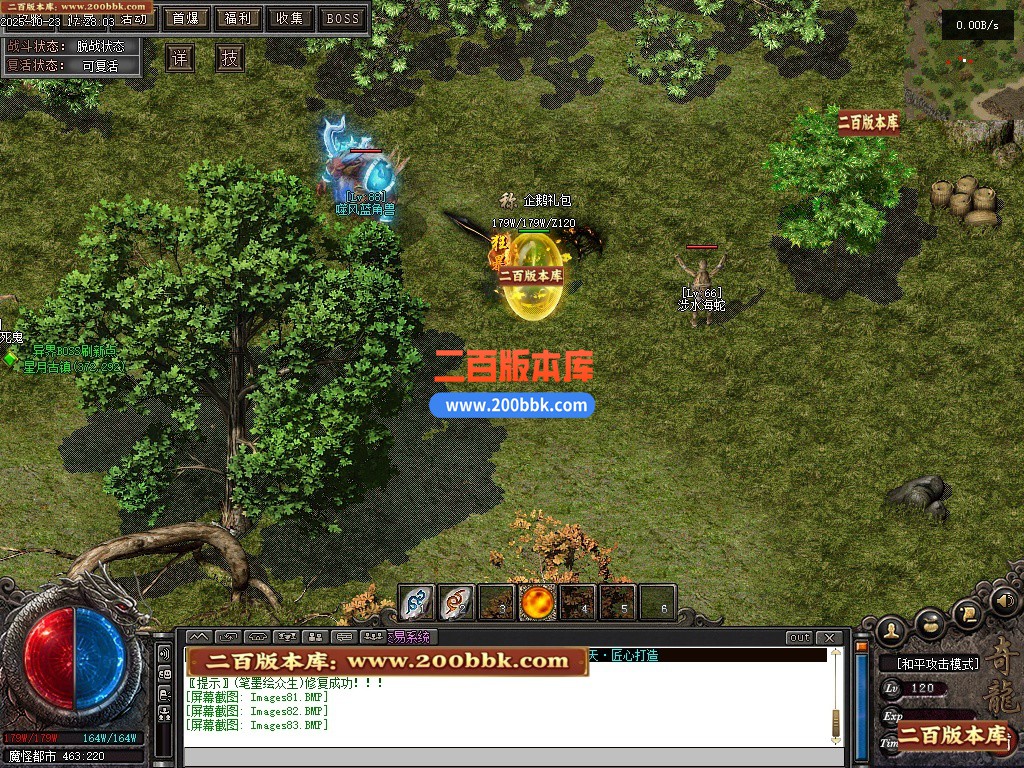This screenshot has width=1024, height=768.
Task: Click the chat window 'out' button
Action: coord(799,638)
